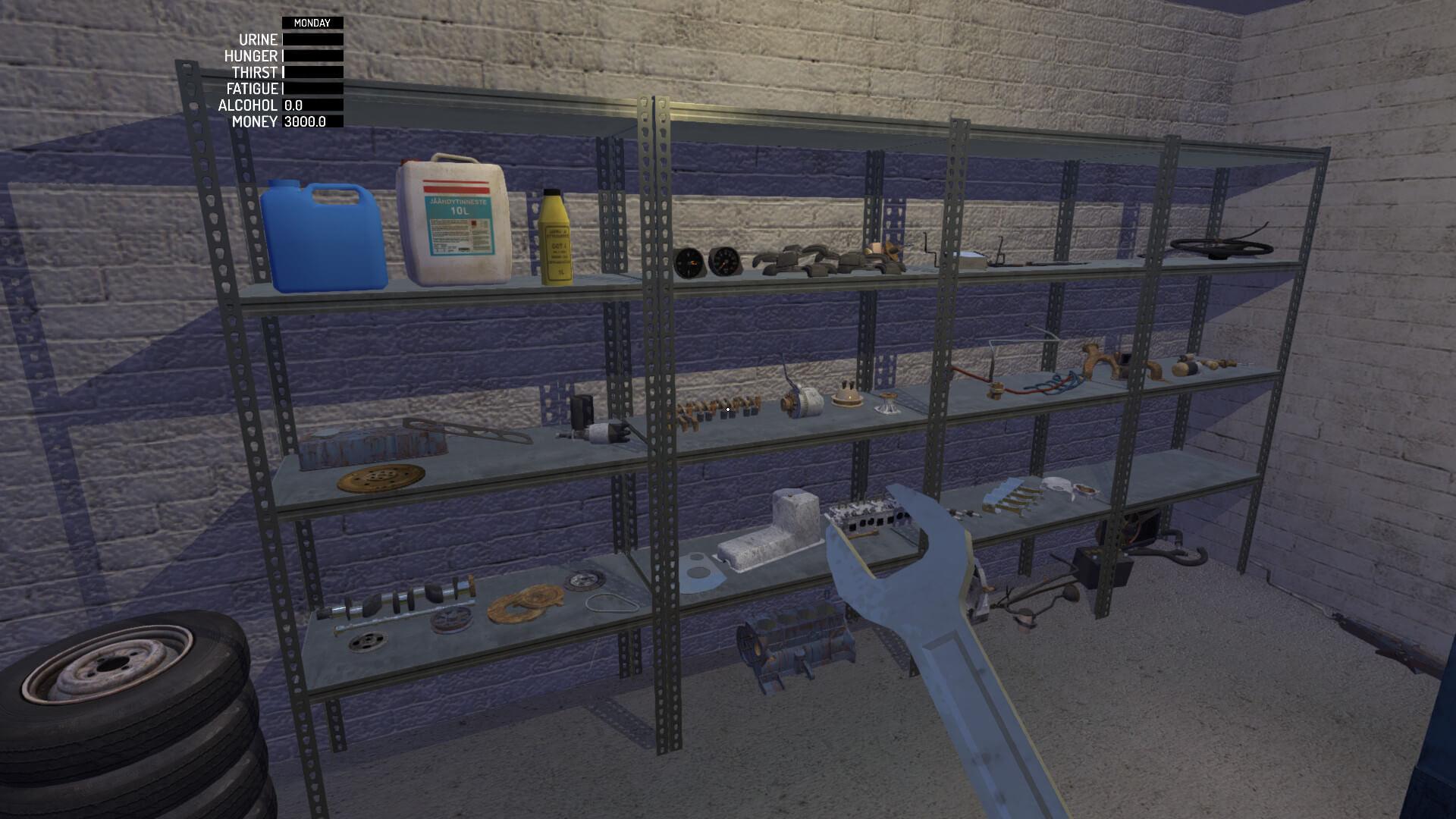Select the MONDAY day indicator
The image size is (1456, 819).
[x=311, y=23]
